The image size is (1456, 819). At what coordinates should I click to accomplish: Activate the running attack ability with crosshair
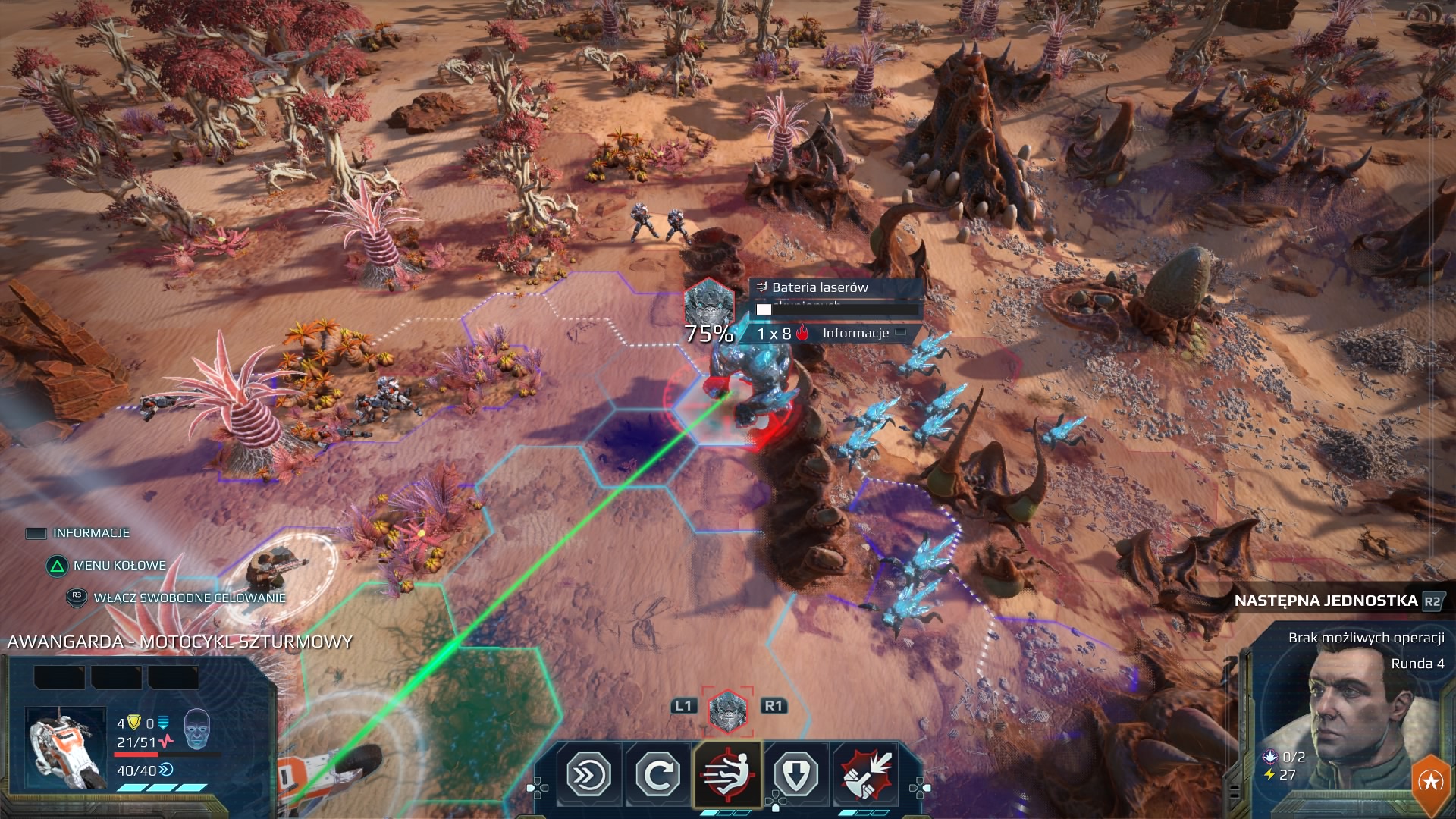click(727, 775)
